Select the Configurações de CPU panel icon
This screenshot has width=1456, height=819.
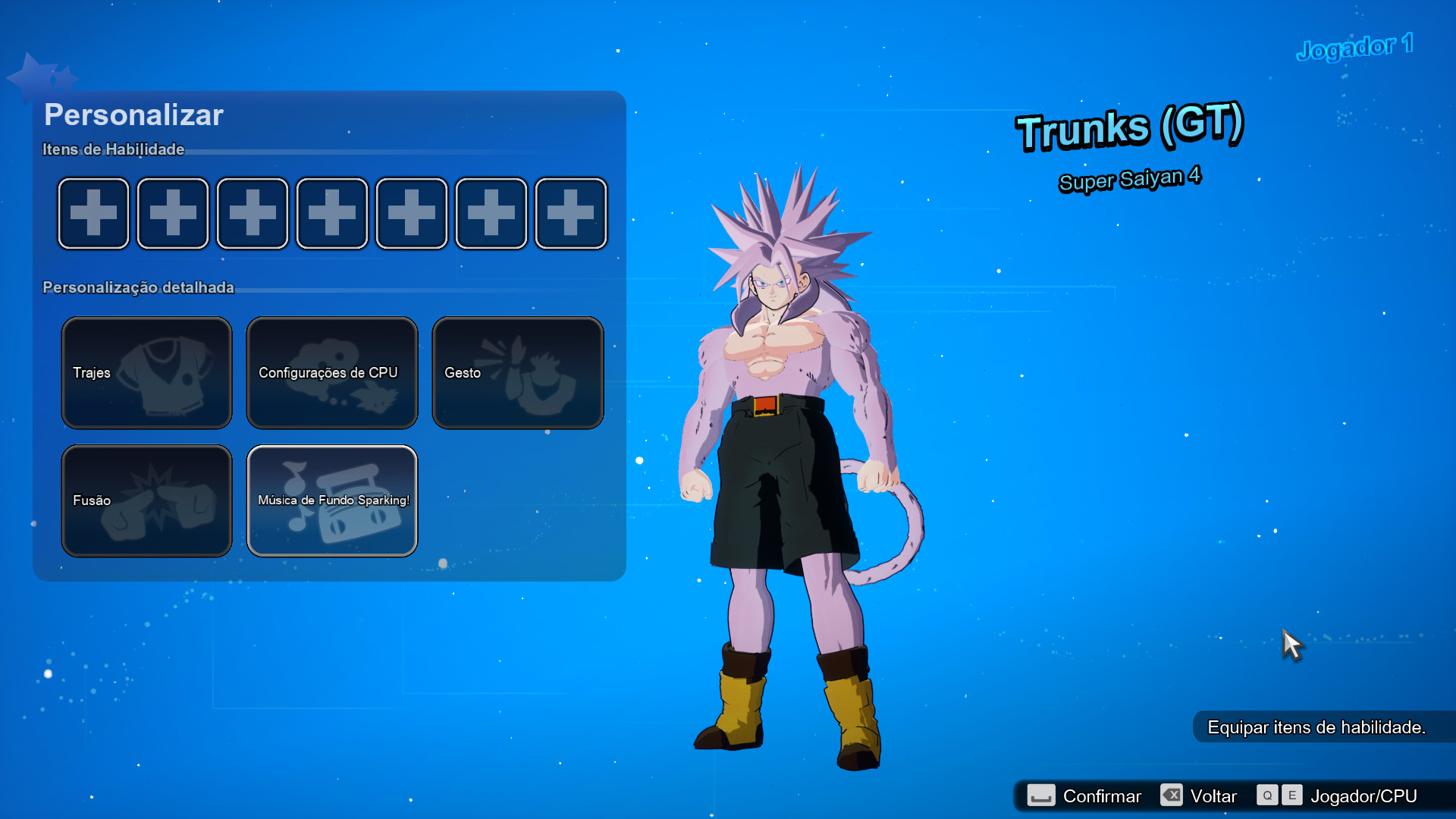[331, 372]
